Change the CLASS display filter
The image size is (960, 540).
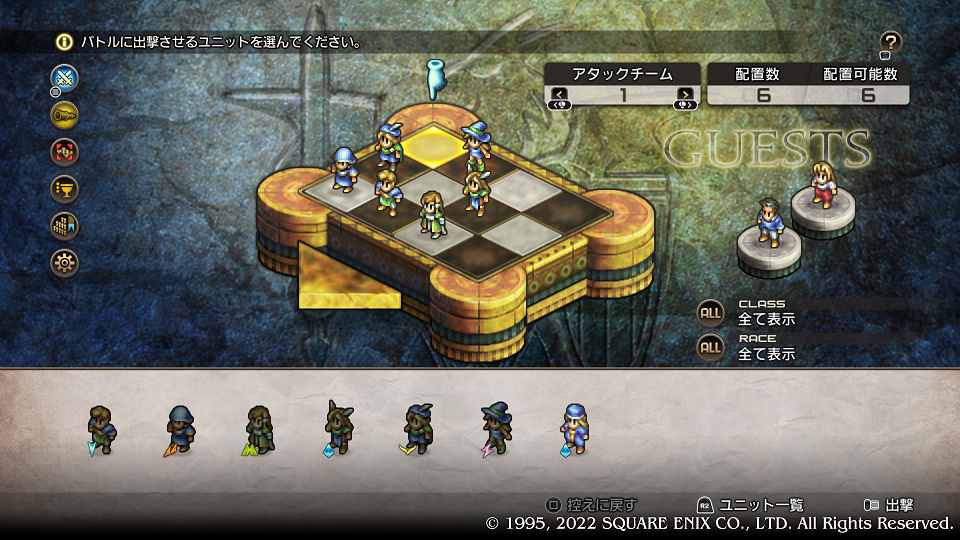coord(710,312)
